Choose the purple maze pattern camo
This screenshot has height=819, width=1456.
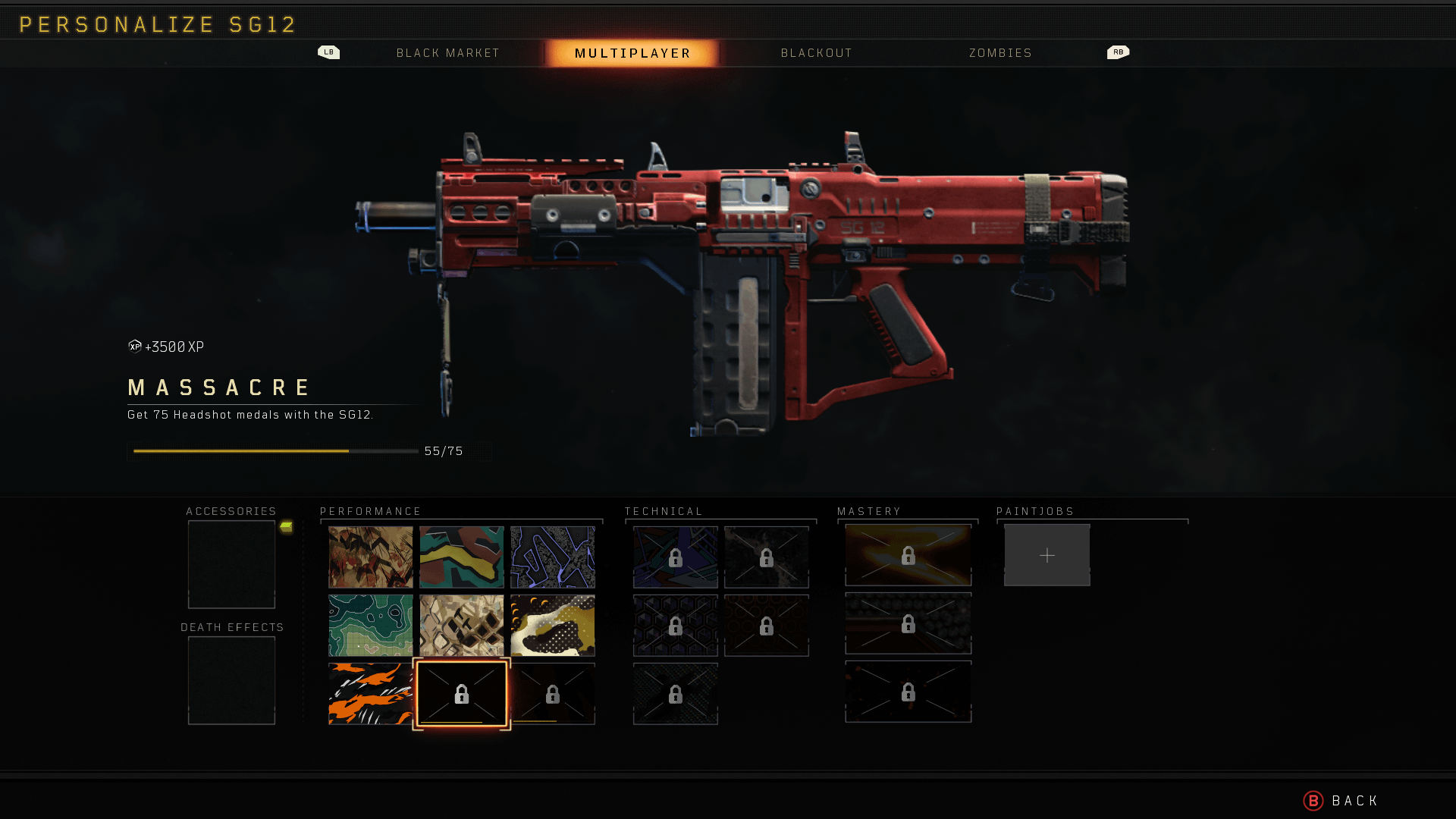[552, 557]
